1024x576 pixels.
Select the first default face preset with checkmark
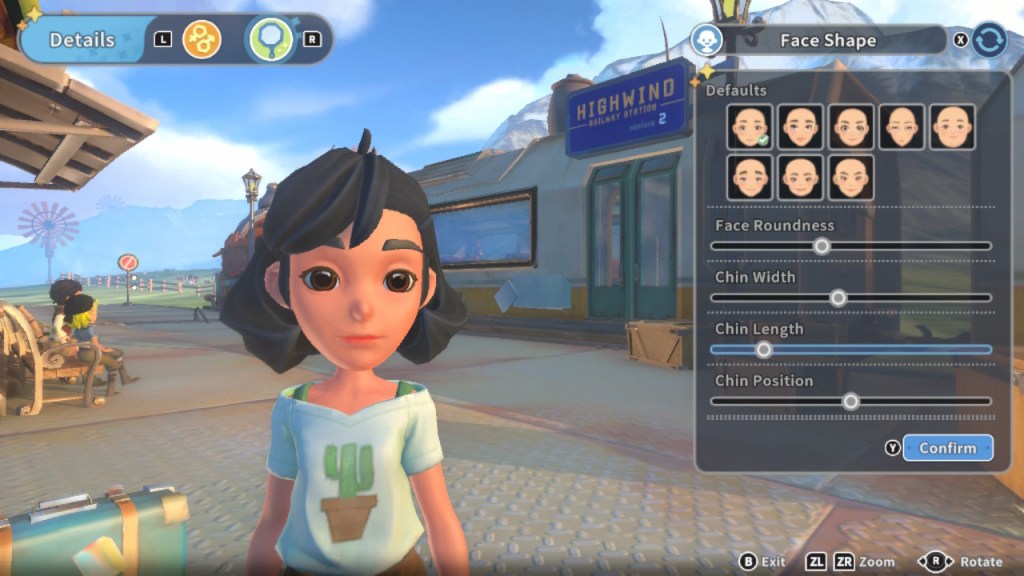tap(750, 127)
